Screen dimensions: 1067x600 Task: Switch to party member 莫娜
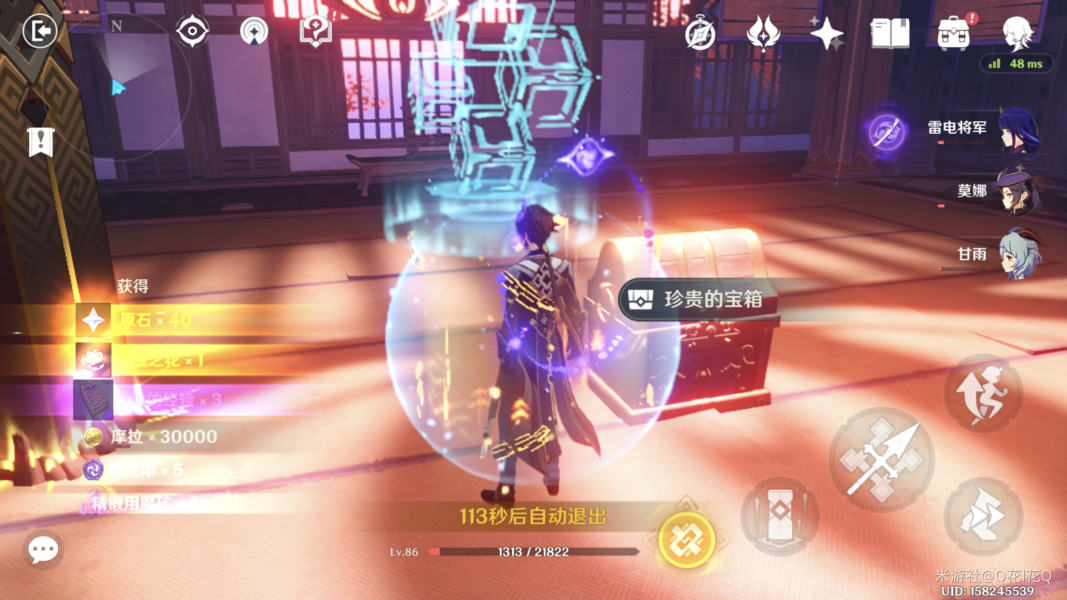pyautogui.click(x=1018, y=192)
